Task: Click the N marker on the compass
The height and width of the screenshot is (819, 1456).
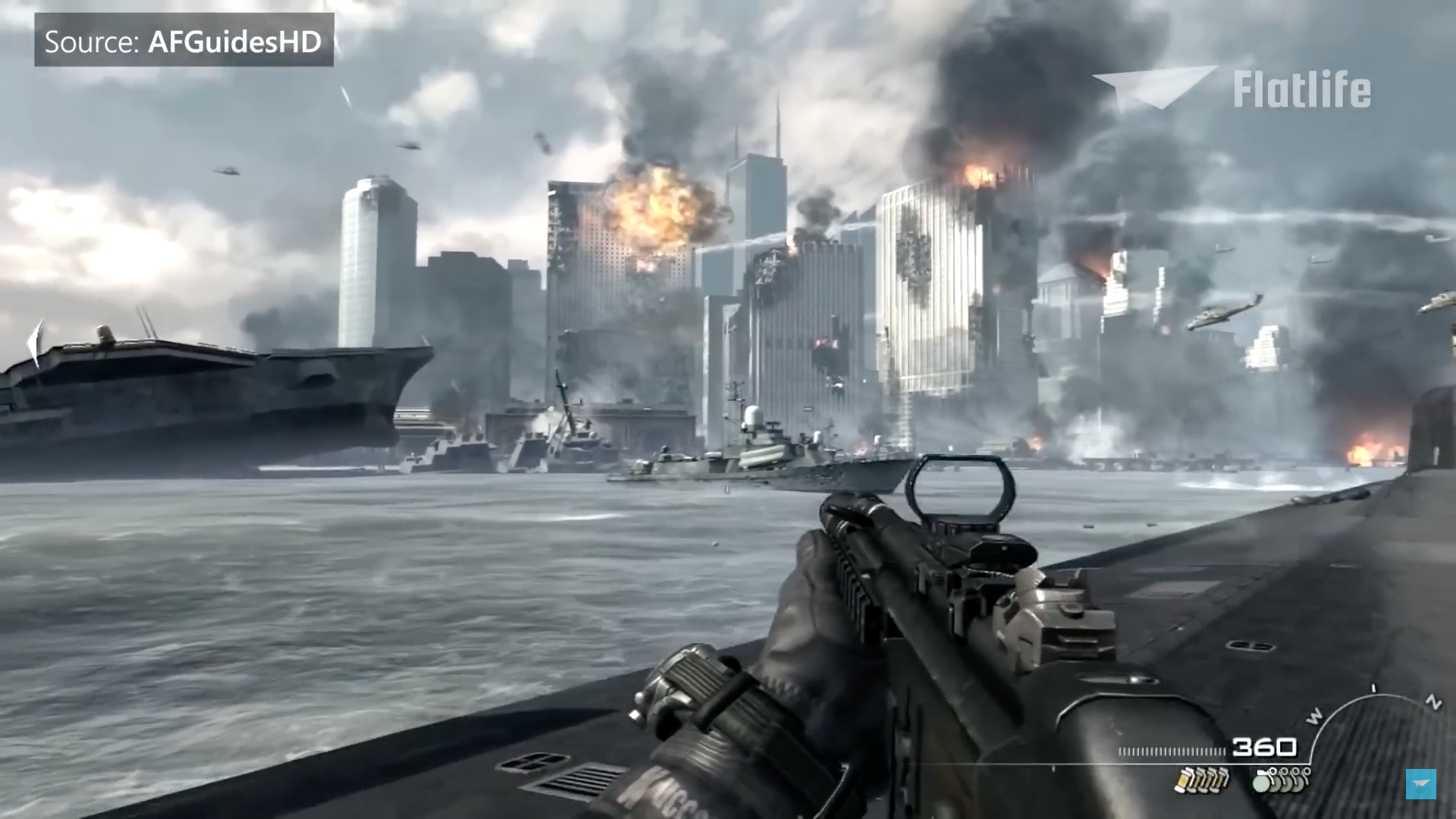Action: point(1433,701)
